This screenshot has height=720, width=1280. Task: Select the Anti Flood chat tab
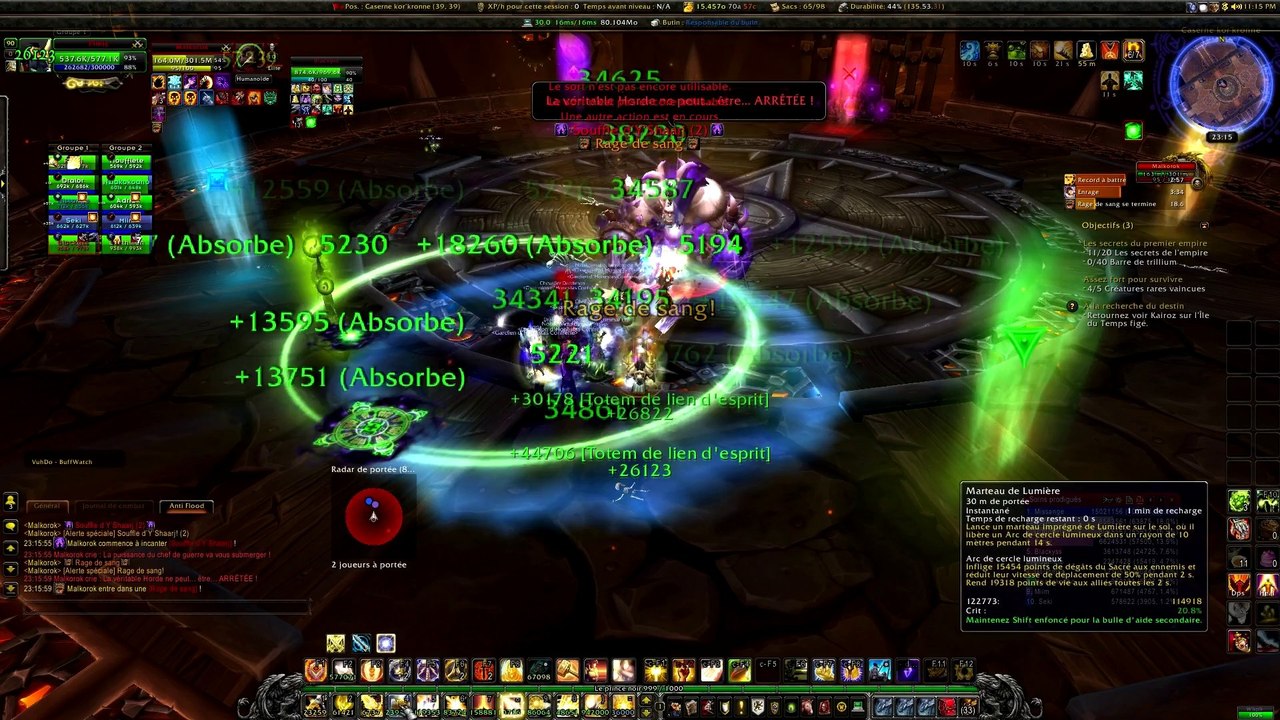click(186, 506)
